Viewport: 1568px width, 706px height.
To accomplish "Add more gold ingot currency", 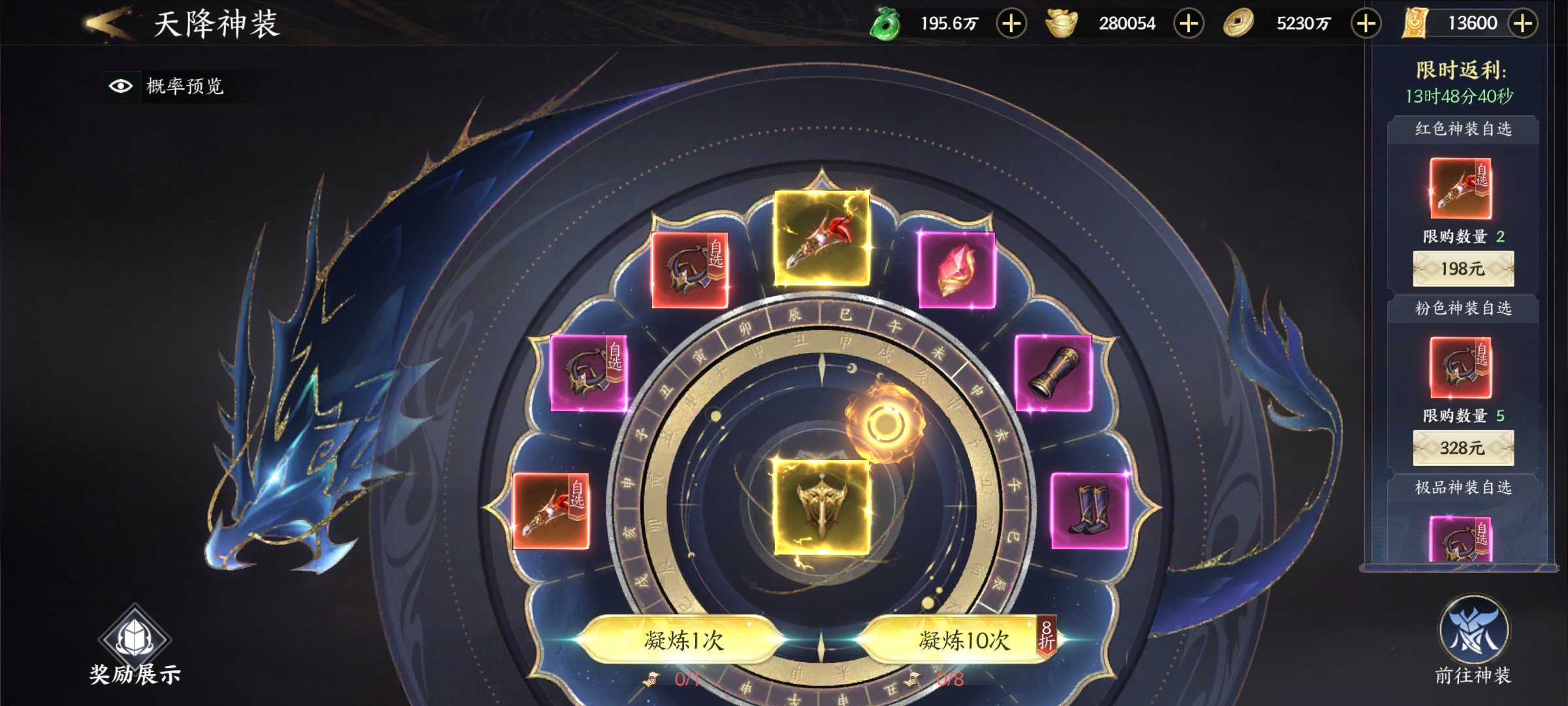I will 1188,24.
